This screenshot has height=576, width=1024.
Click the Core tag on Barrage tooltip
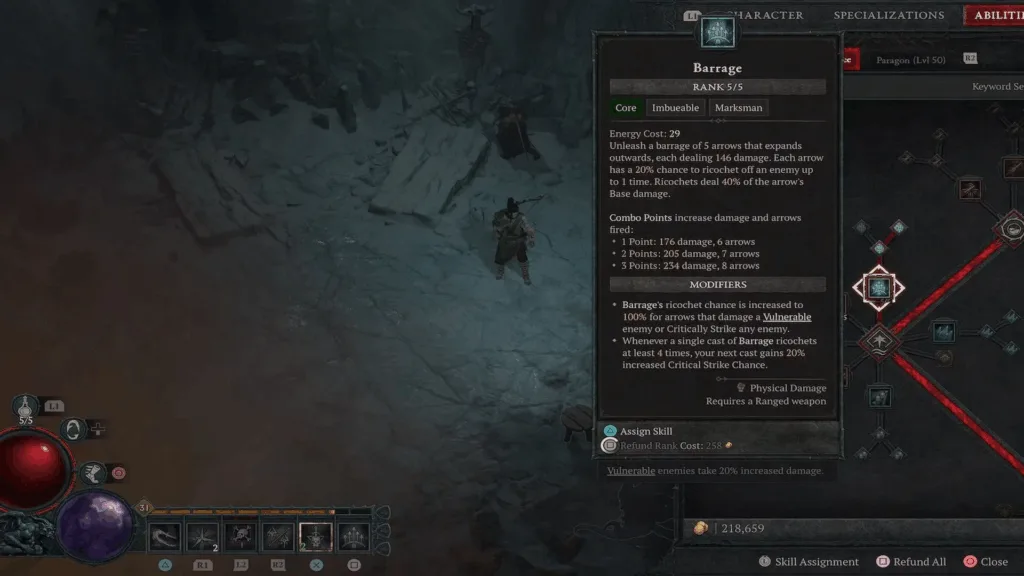click(x=626, y=108)
